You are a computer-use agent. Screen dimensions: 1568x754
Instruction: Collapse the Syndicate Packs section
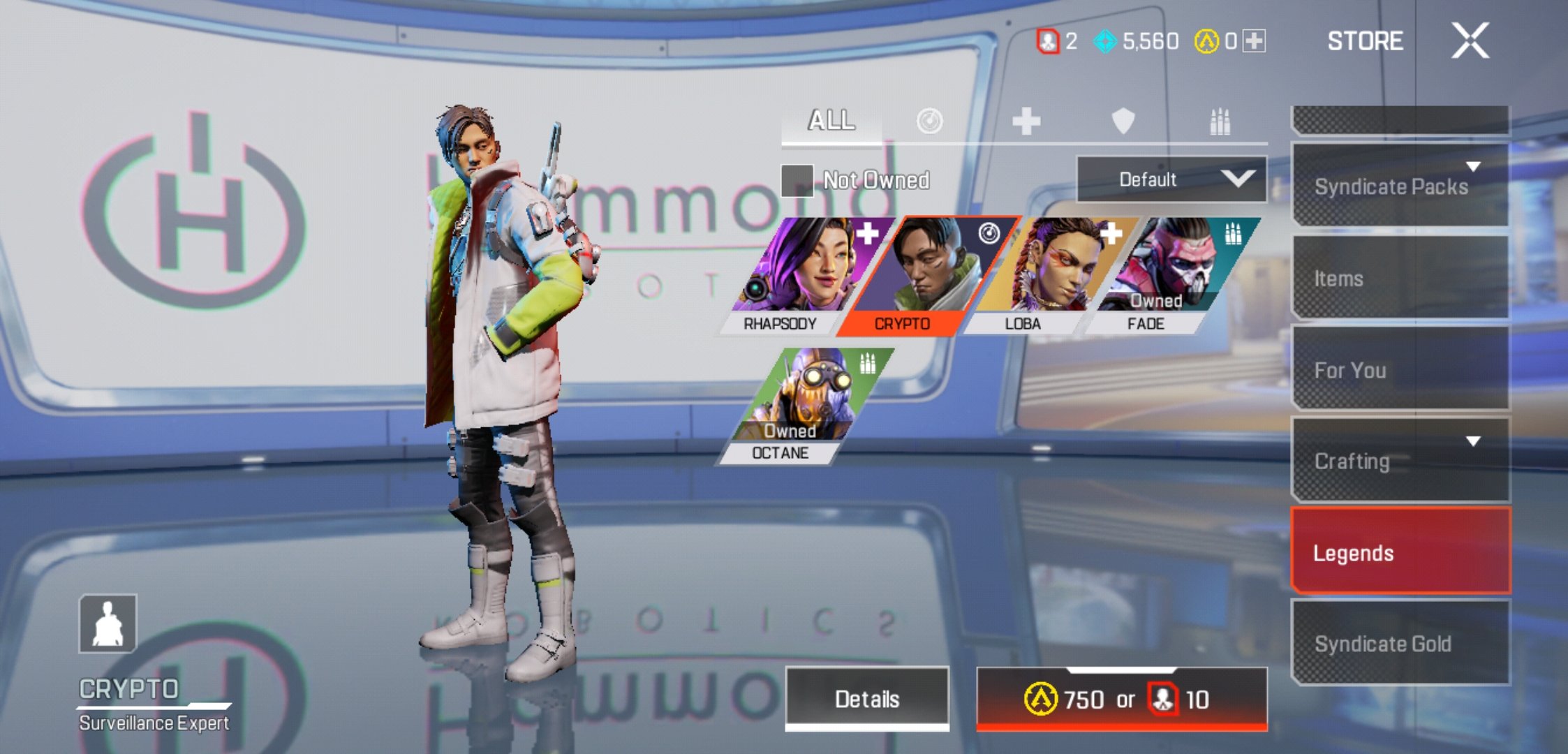(x=1474, y=167)
